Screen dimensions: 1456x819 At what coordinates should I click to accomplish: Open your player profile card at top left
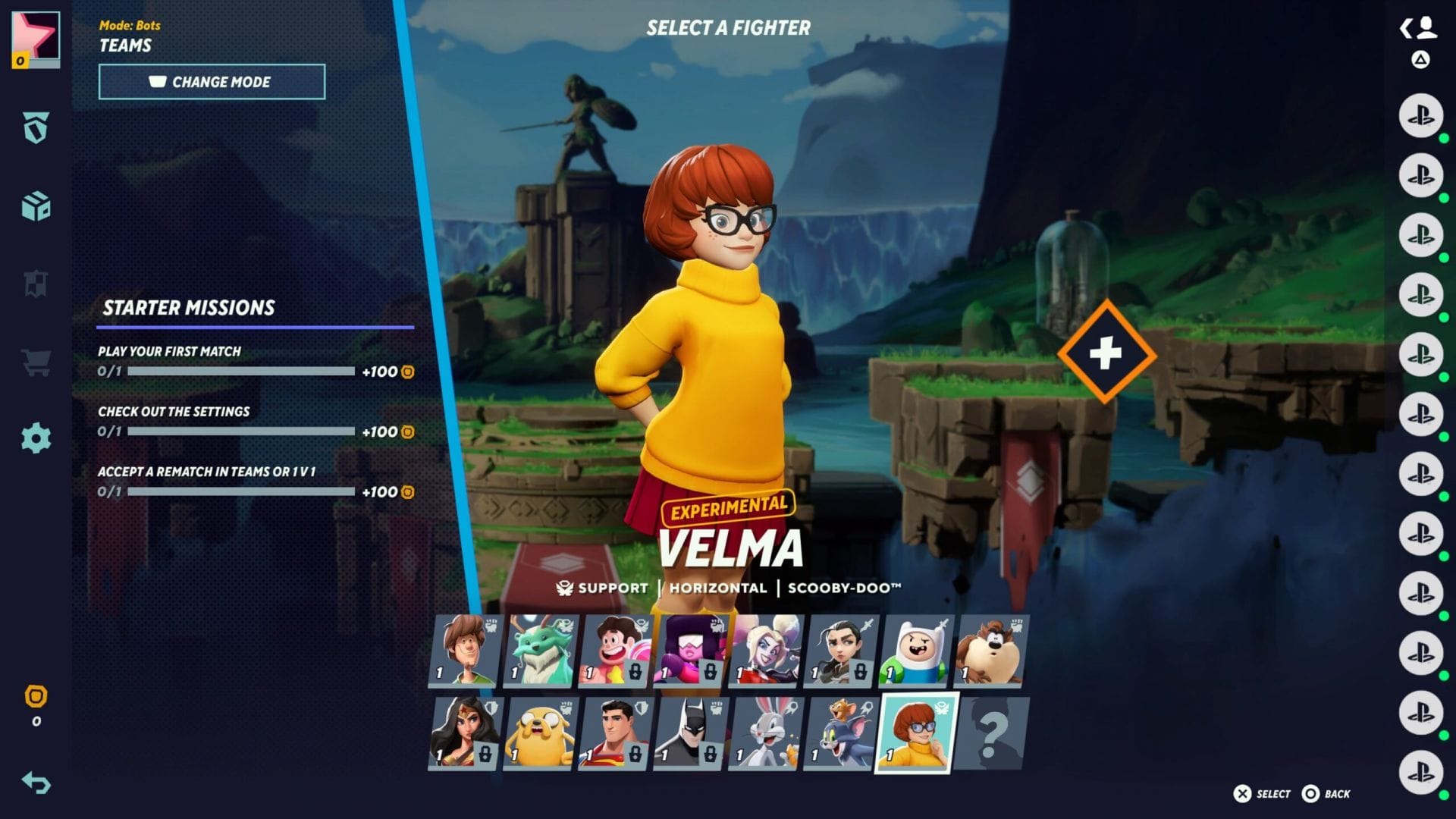[x=35, y=39]
